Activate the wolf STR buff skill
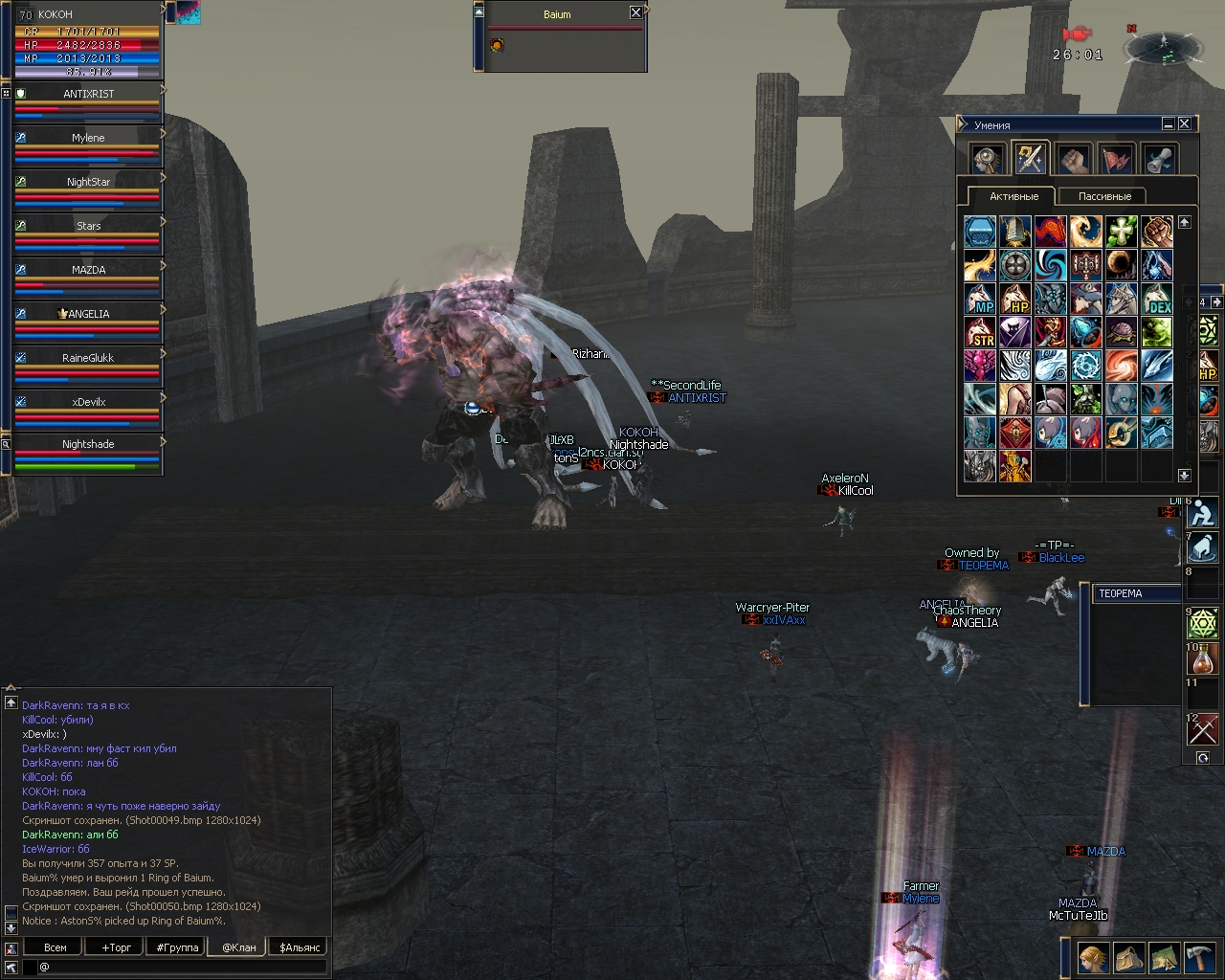Screen dimensions: 1225x980 (980, 332)
